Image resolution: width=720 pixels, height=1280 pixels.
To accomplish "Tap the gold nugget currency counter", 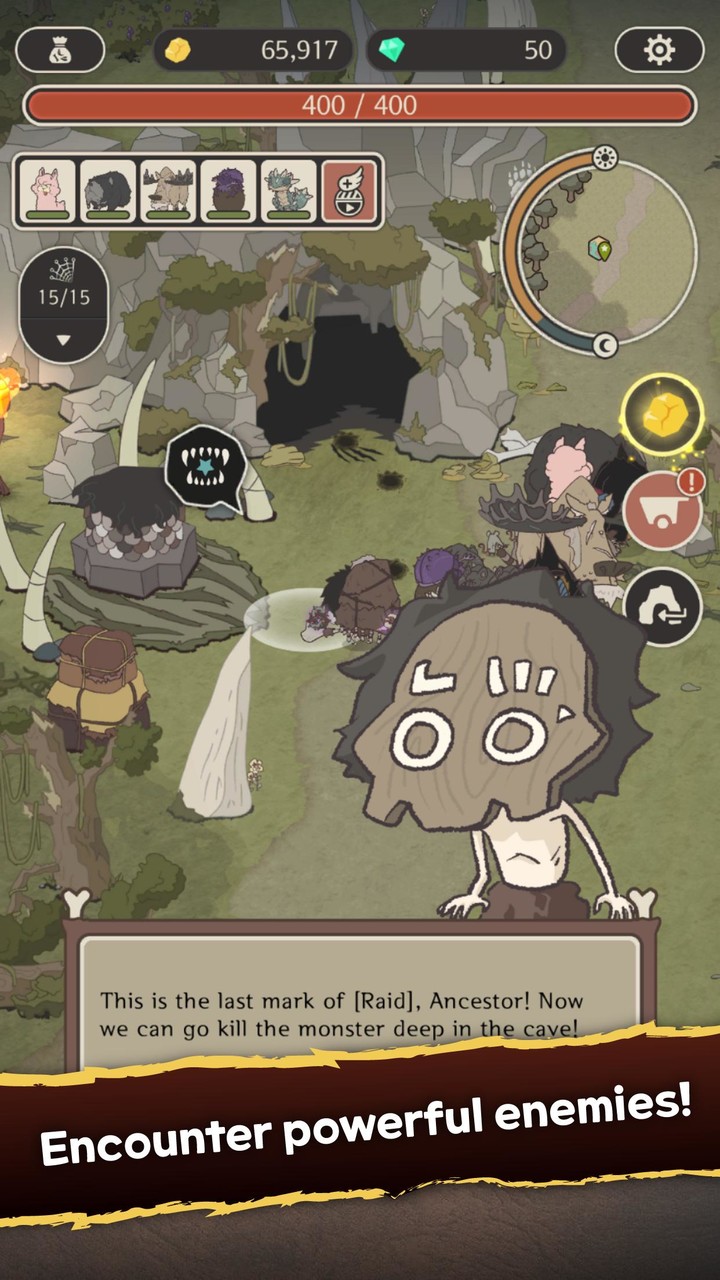I will click(254, 50).
